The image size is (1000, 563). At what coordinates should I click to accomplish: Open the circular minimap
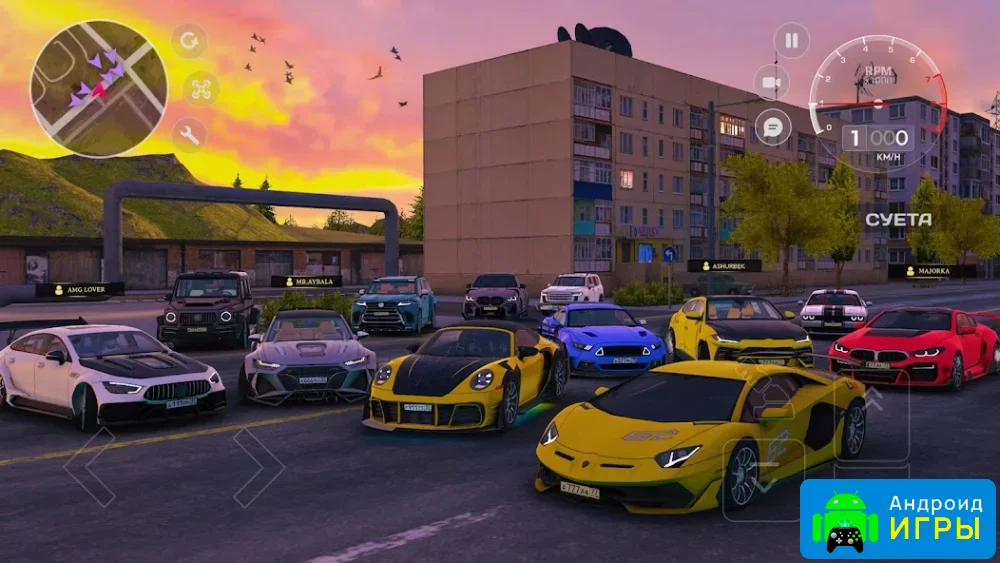[x=98, y=87]
